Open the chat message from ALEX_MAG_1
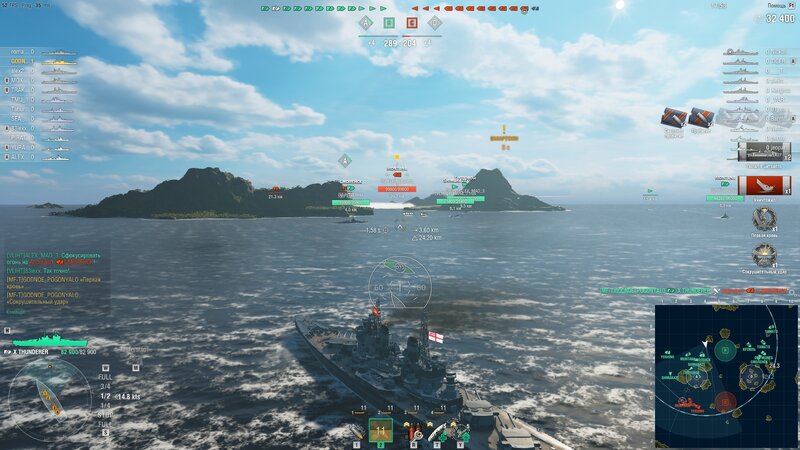The image size is (800, 450). click(55, 257)
